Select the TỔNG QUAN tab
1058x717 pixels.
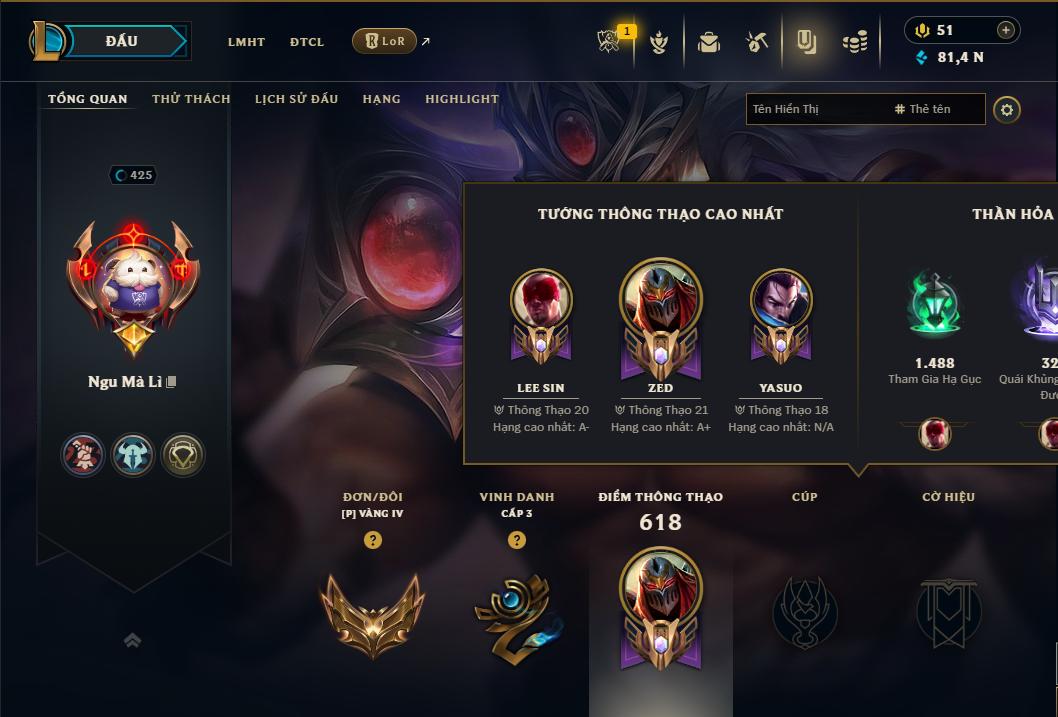tap(88, 99)
